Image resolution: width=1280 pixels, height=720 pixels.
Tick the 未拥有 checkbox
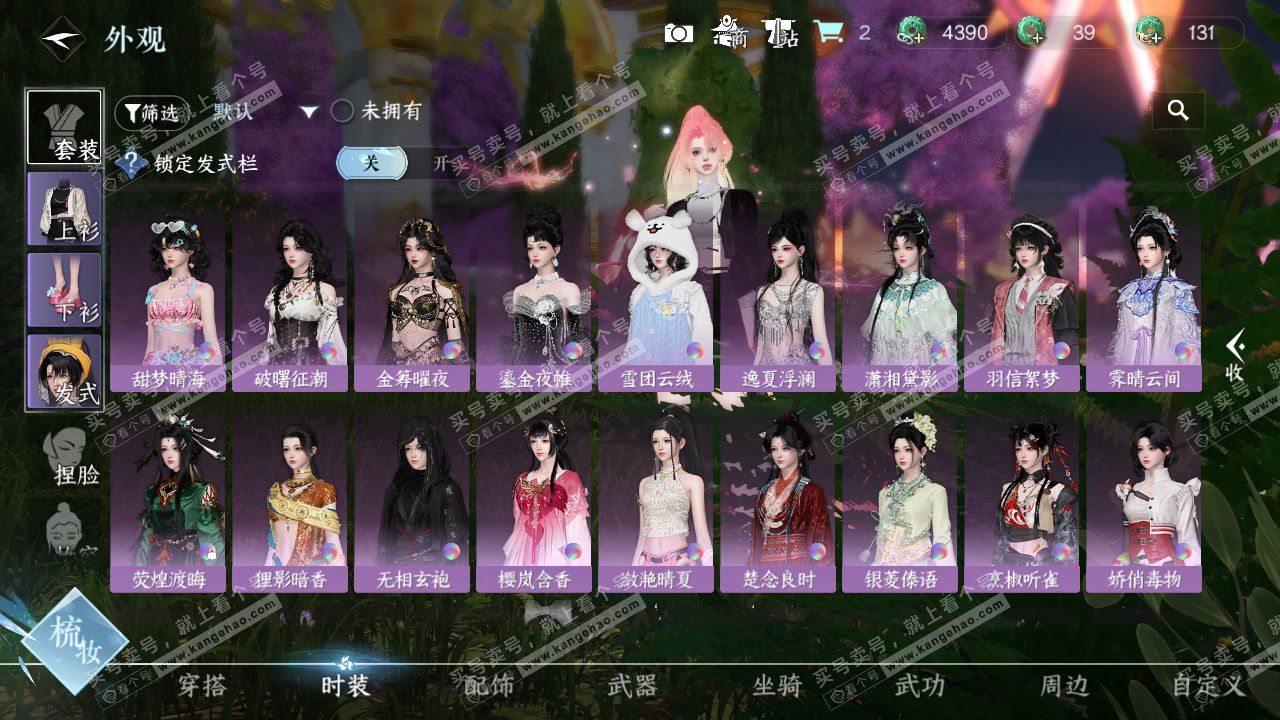click(342, 111)
